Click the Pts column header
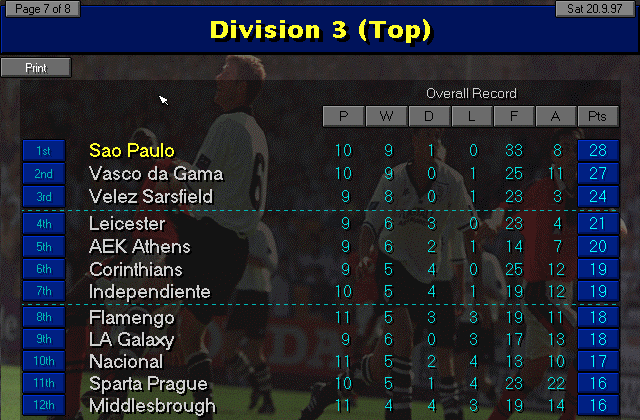This screenshot has width=640, height=420. point(597,117)
